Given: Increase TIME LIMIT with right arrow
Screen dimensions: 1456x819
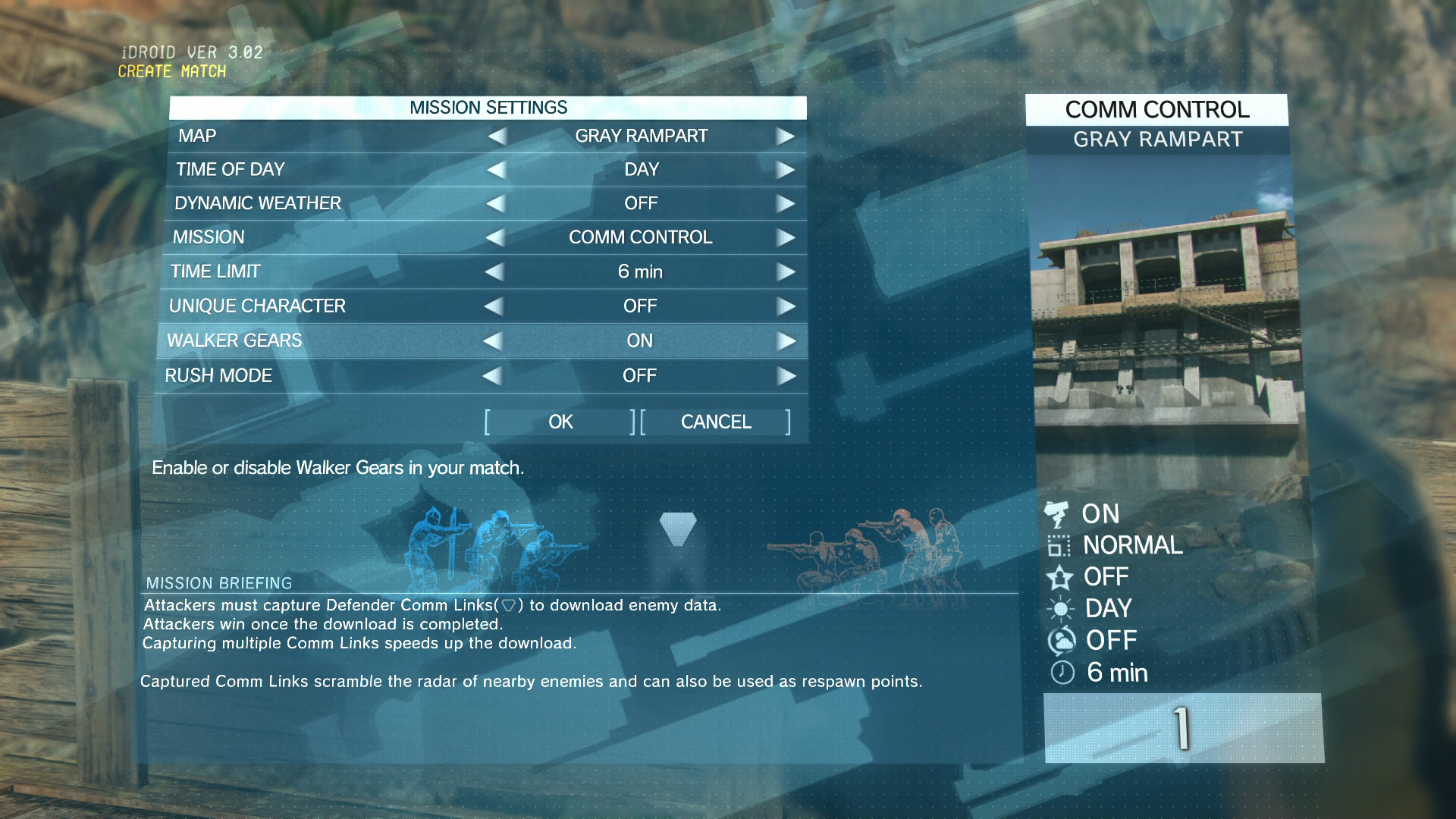Looking at the screenshot, I should click(785, 272).
